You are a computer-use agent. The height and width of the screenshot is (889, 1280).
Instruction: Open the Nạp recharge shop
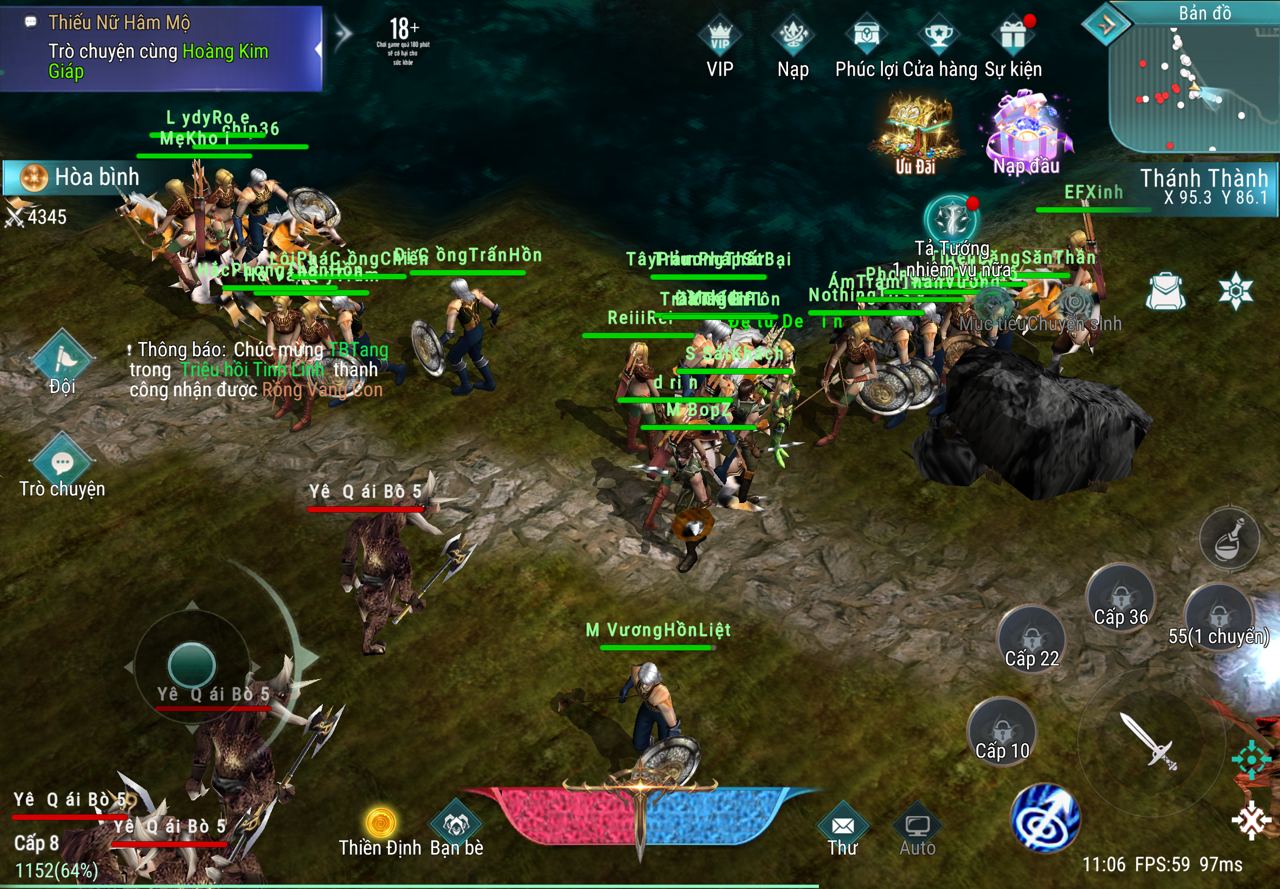click(793, 40)
